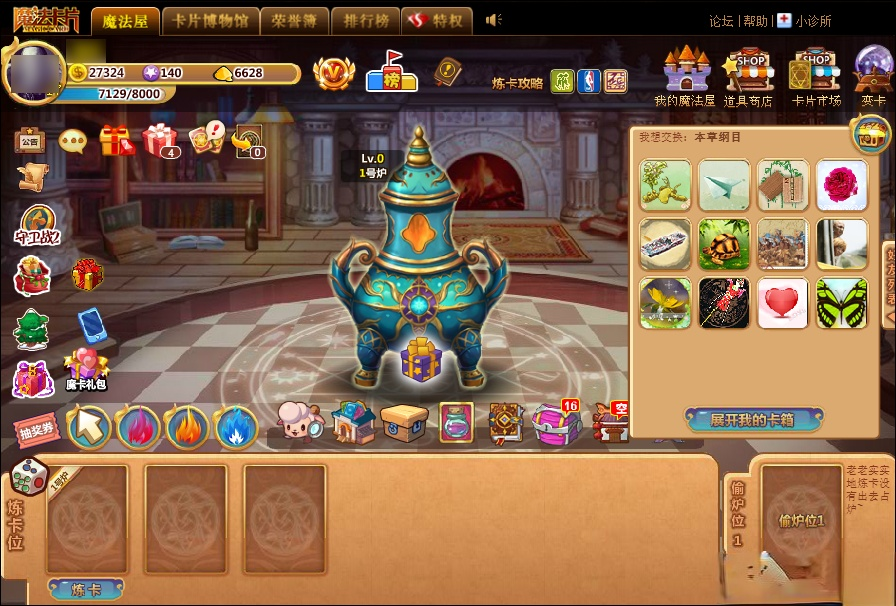896x606 pixels.
Task: Open the 论坛 forum link
Action: pos(721,21)
